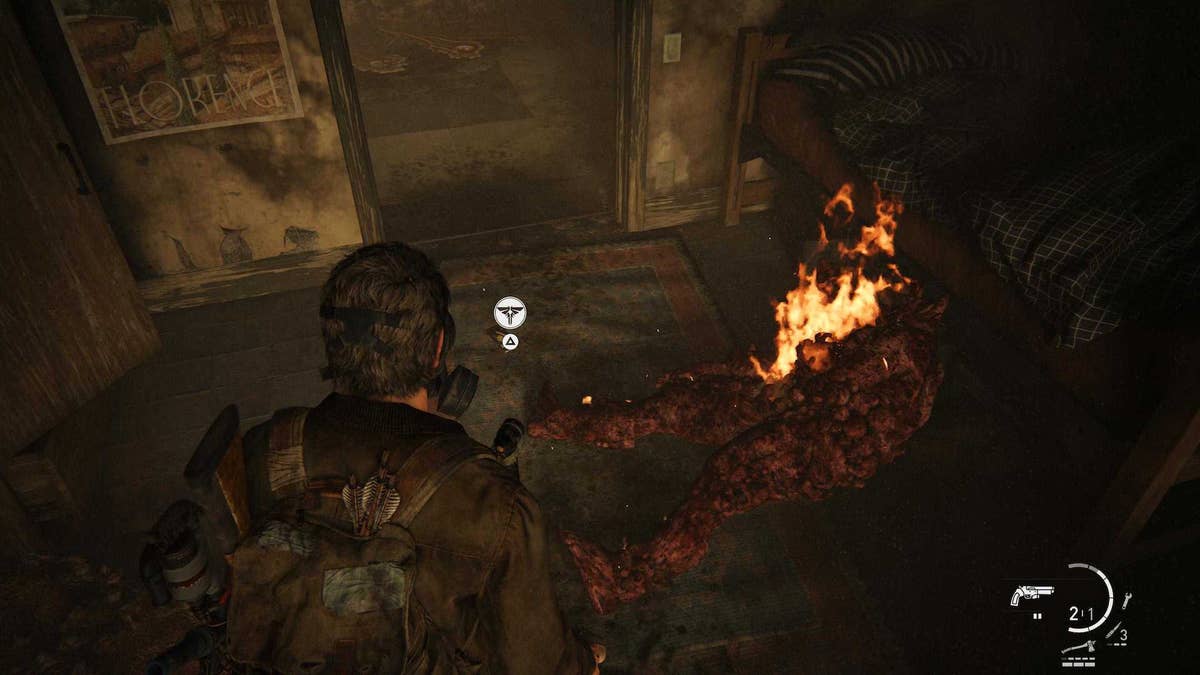This screenshot has width=1200, height=675.
Task: Select the revolver weapon icon
Action: 1030,595
